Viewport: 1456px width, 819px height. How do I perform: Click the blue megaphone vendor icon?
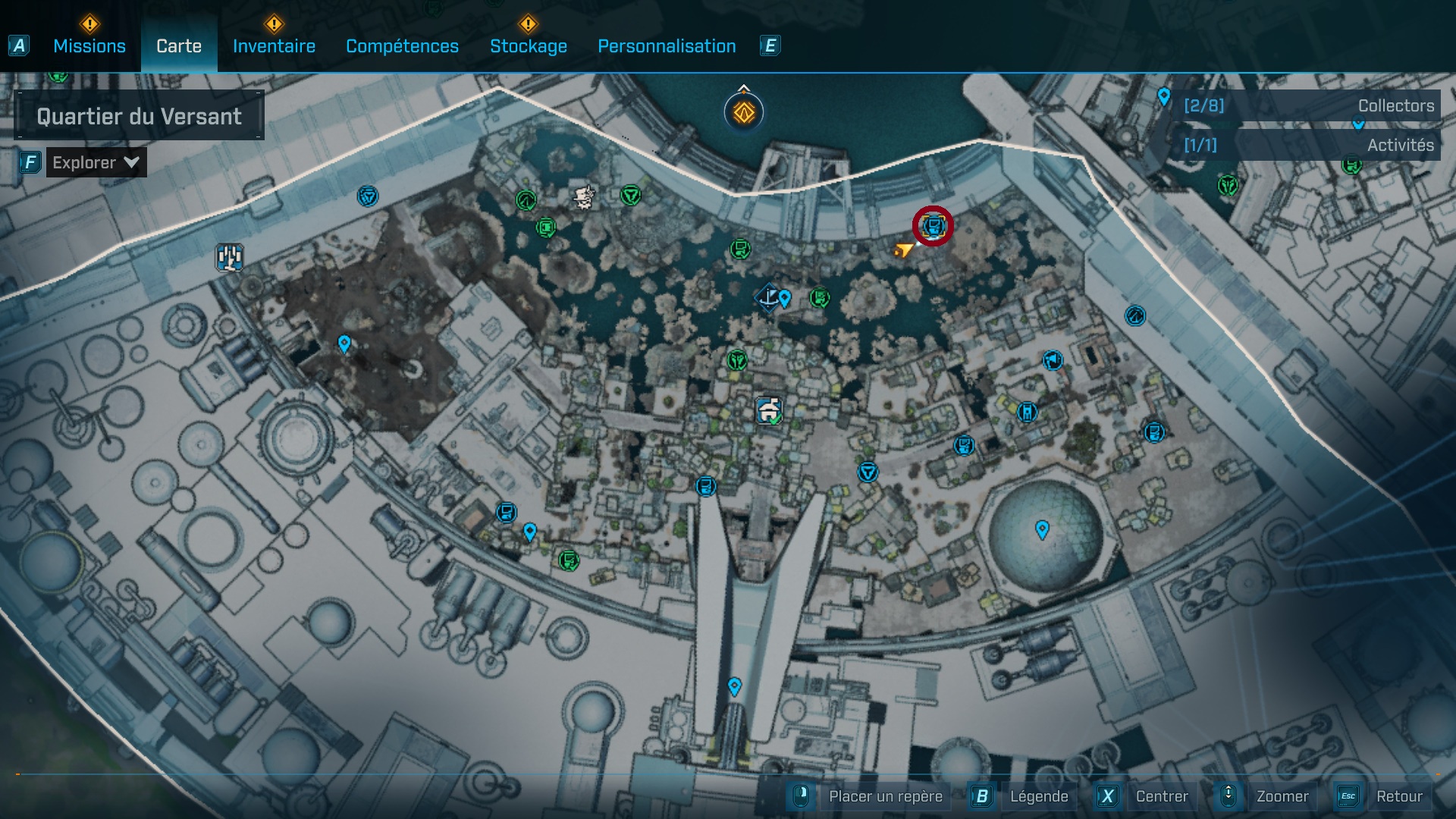(1053, 361)
